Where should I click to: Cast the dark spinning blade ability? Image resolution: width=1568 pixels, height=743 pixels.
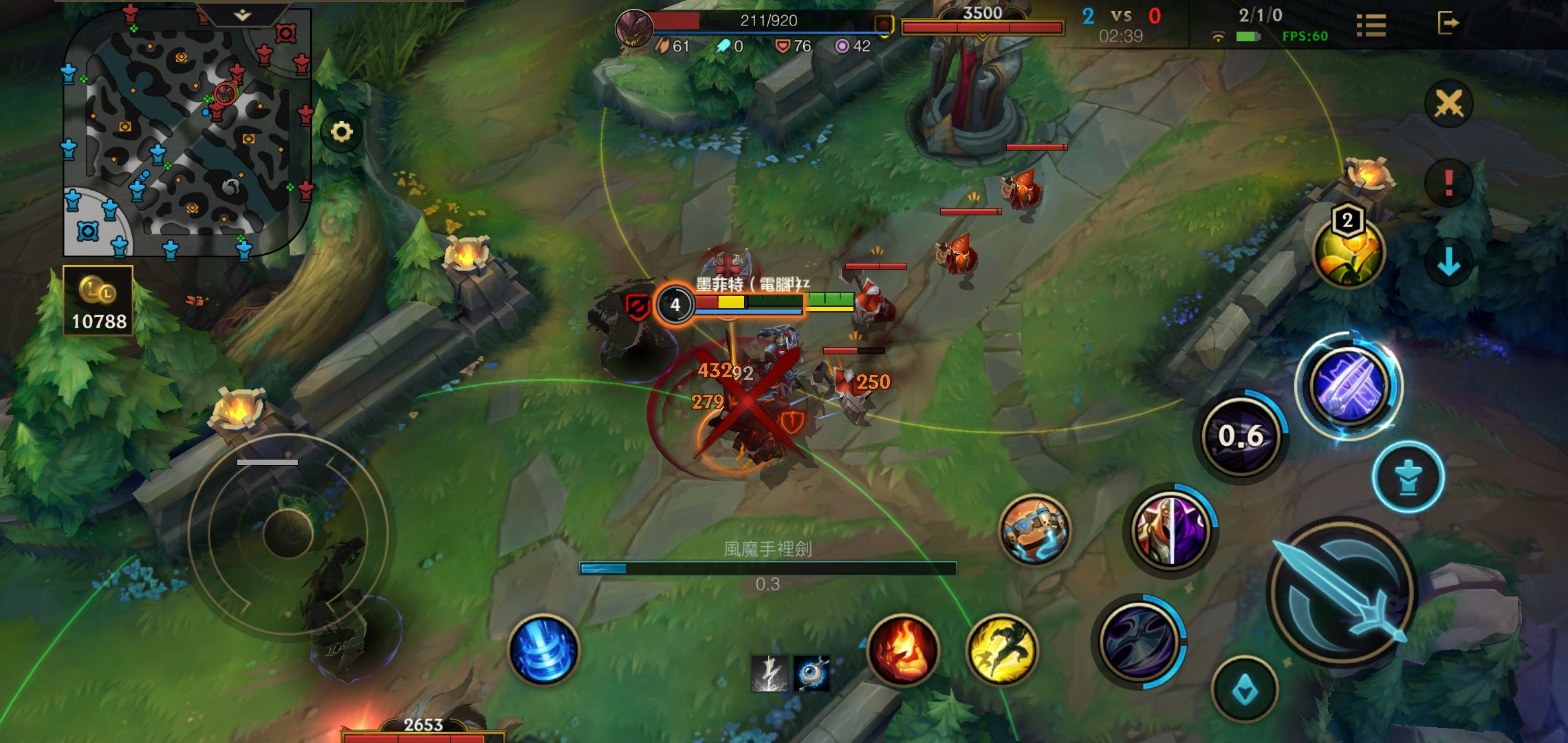point(1138,640)
